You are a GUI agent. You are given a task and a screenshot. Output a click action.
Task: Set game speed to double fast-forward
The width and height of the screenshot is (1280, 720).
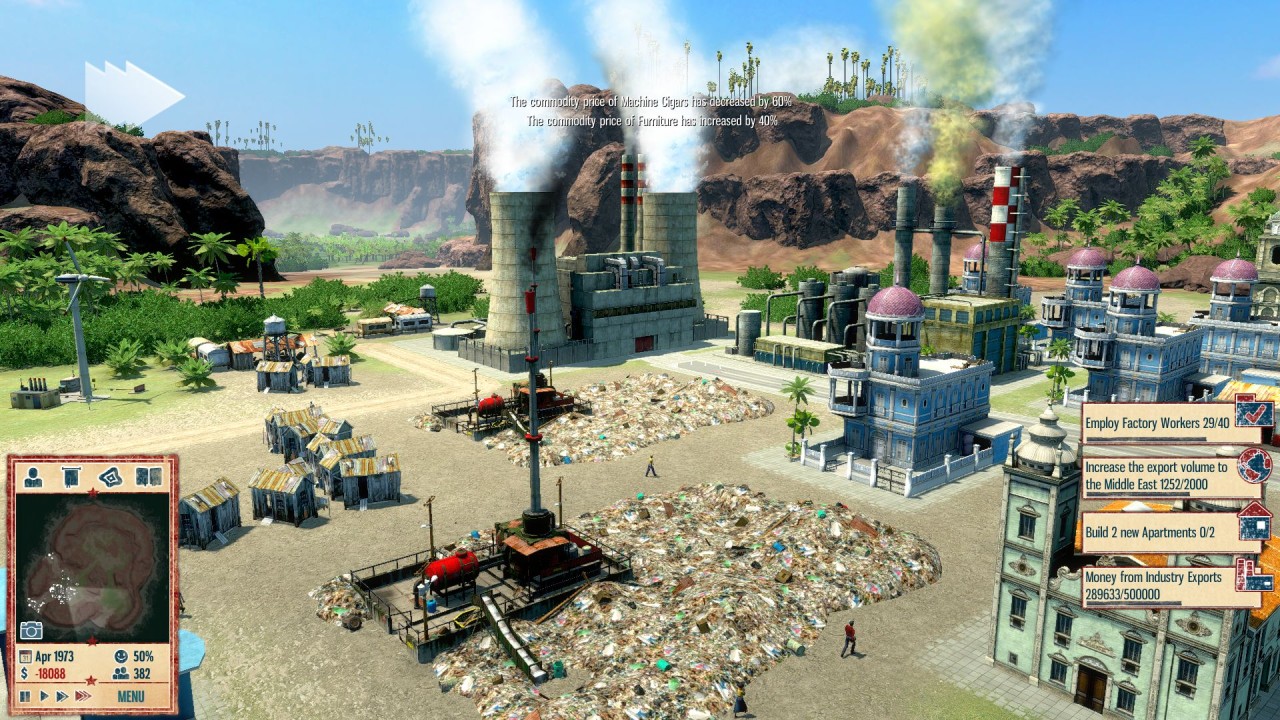pos(61,696)
